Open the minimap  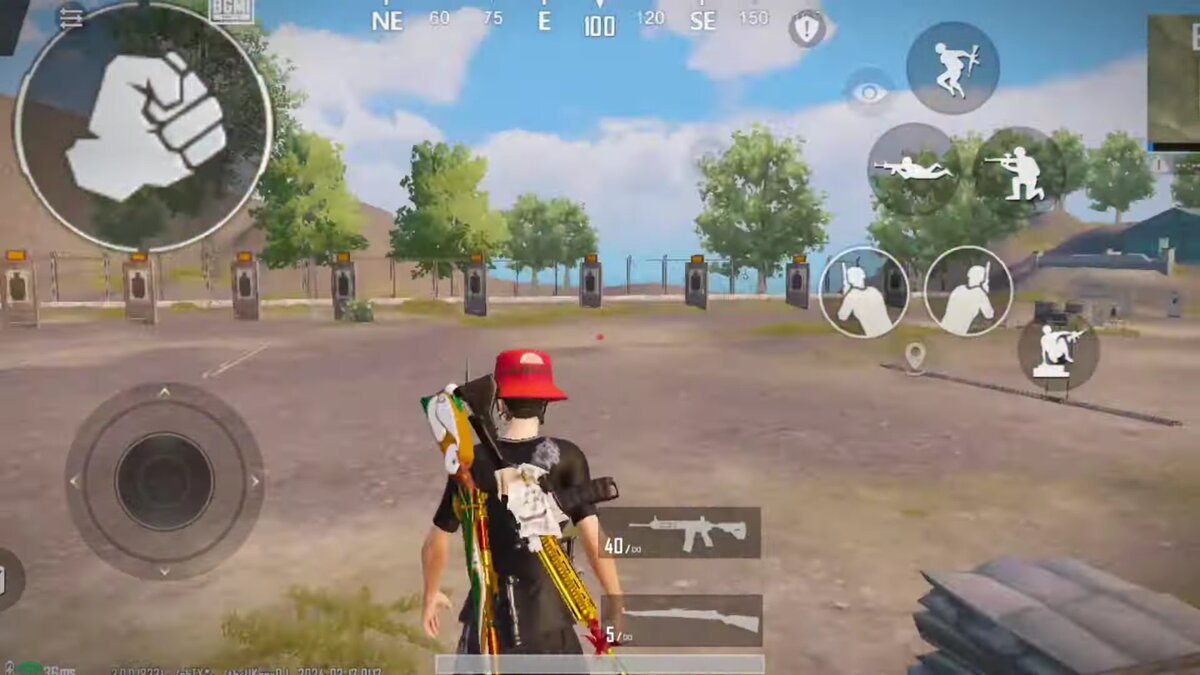tap(1173, 78)
